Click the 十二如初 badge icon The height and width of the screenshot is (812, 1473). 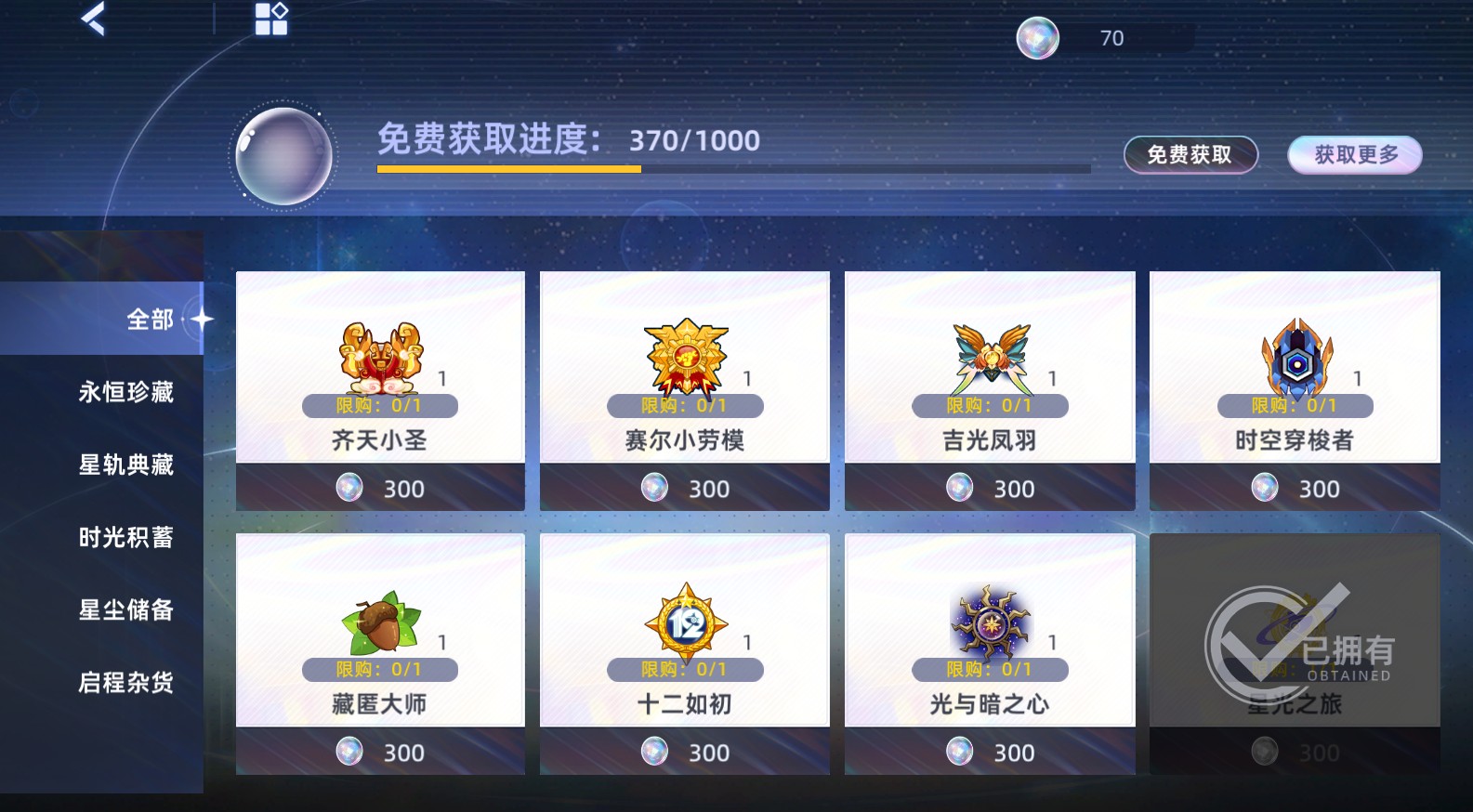click(684, 618)
